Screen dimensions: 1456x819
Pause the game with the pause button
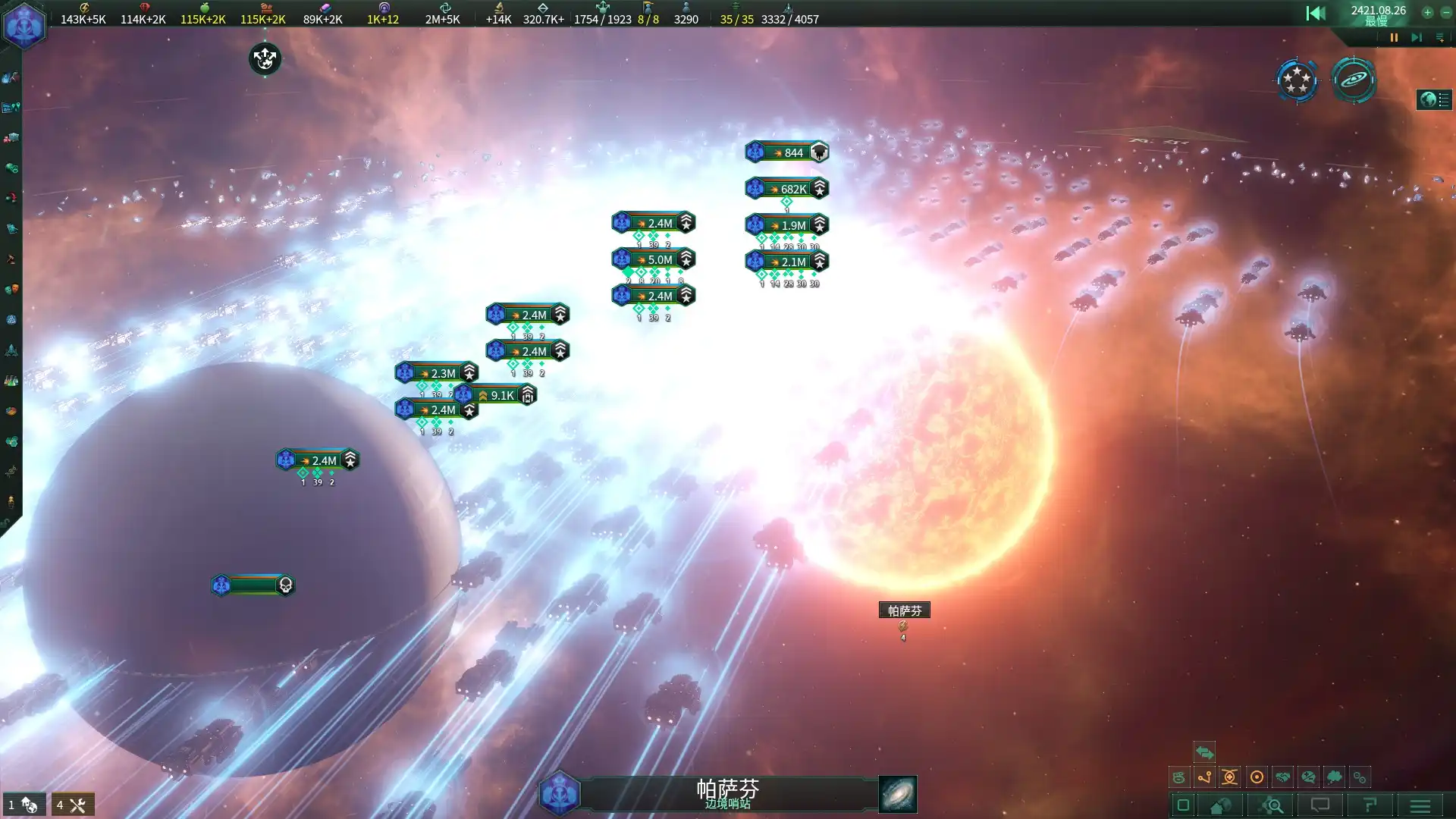click(1394, 37)
